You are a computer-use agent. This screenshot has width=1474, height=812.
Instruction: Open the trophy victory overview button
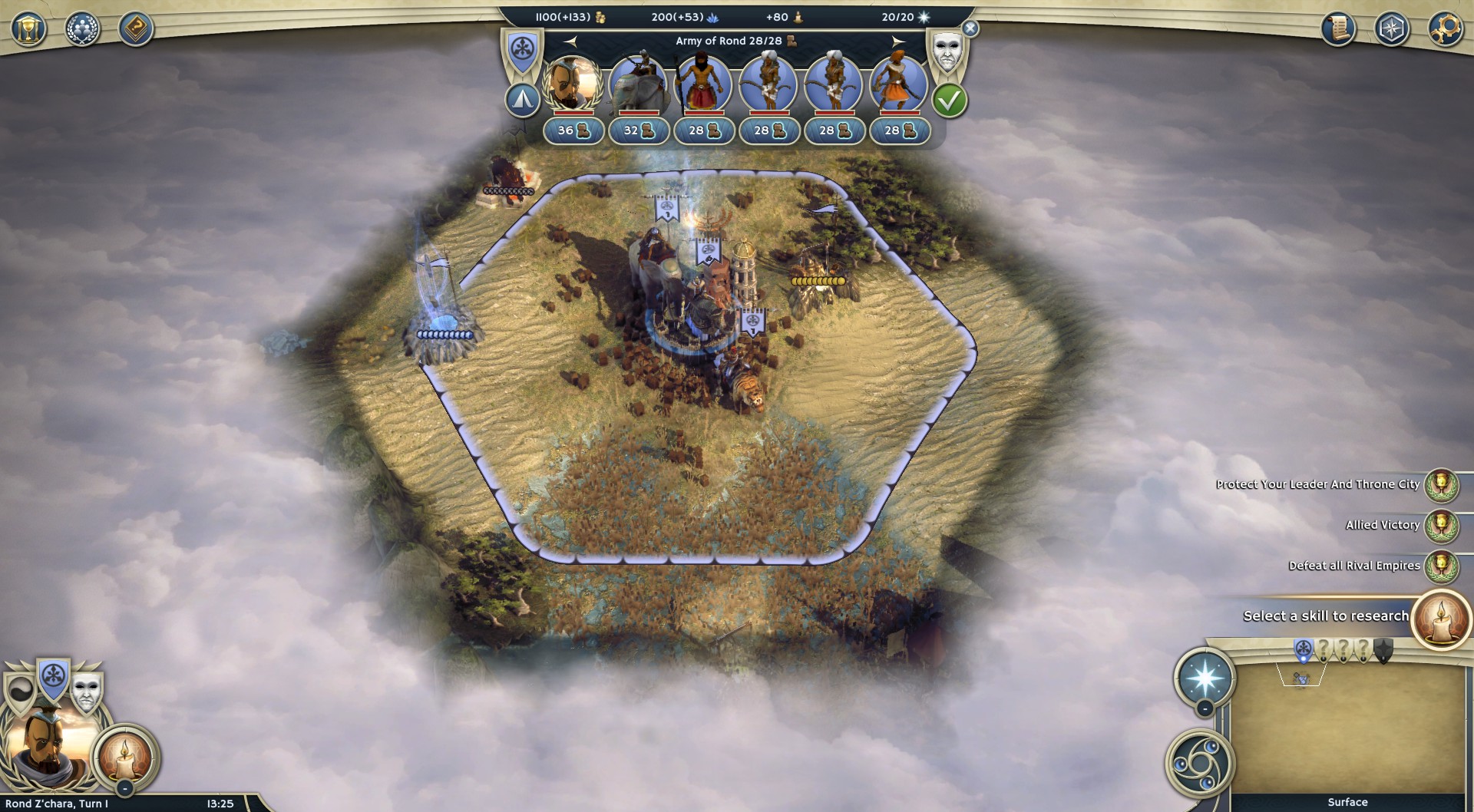point(28,29)
